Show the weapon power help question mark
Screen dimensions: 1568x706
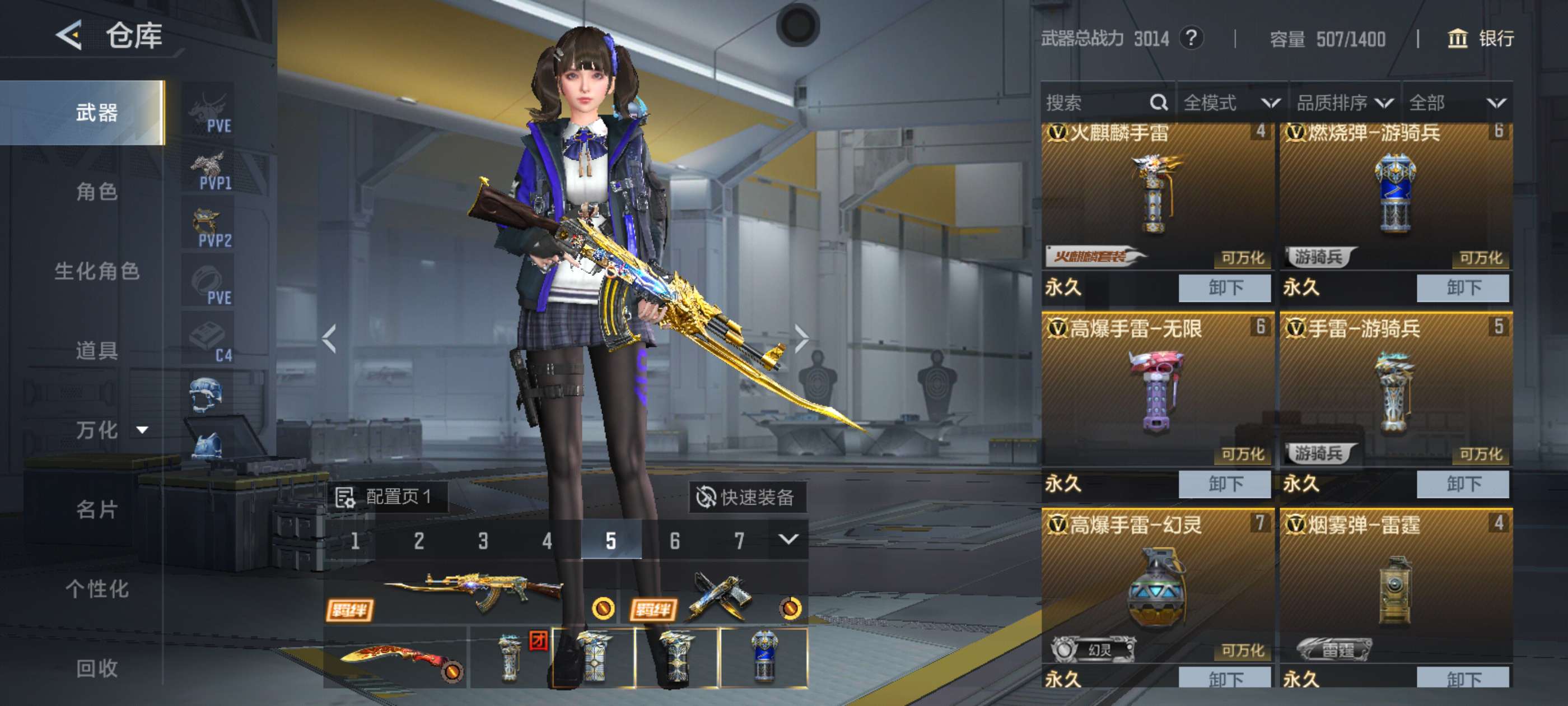(1191, 38)
